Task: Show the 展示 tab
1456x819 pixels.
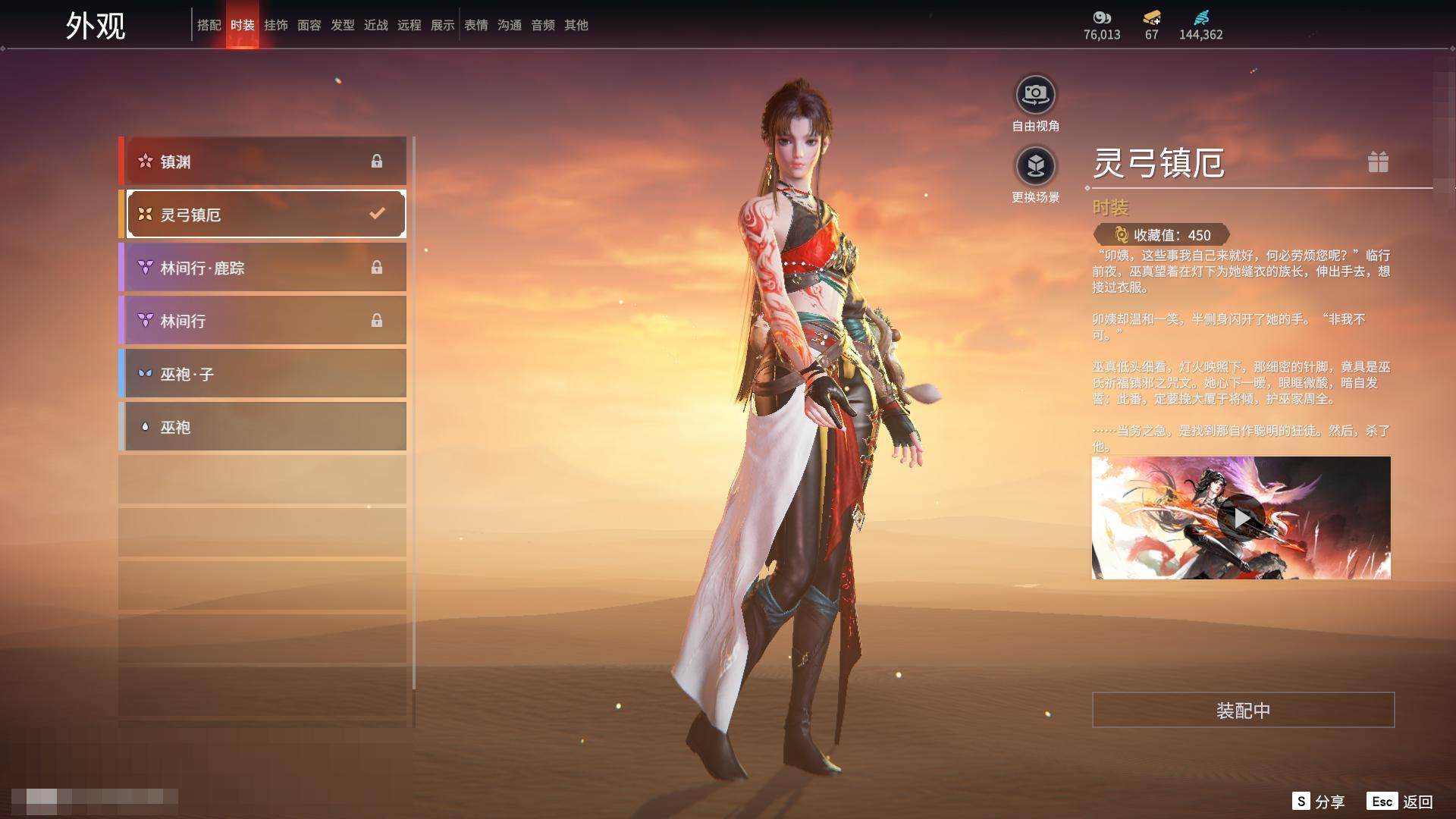Action: pos(442,25)
